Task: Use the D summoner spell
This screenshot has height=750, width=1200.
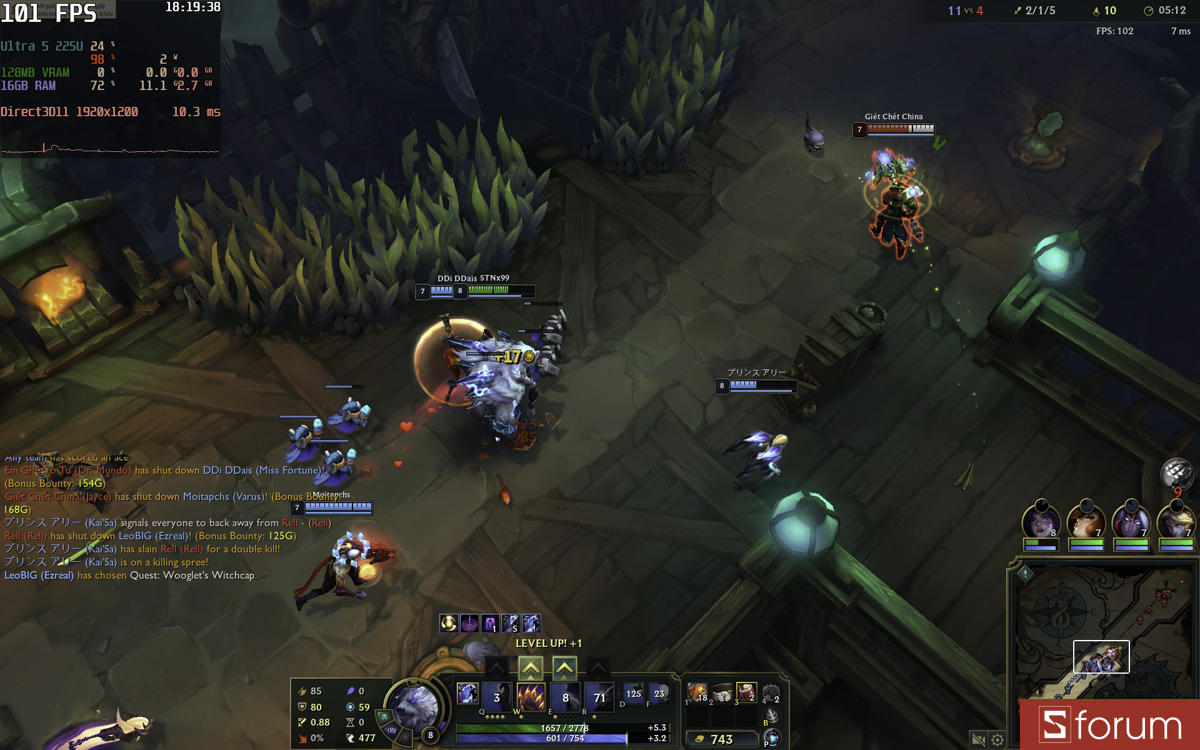Action: pos(634,692)
